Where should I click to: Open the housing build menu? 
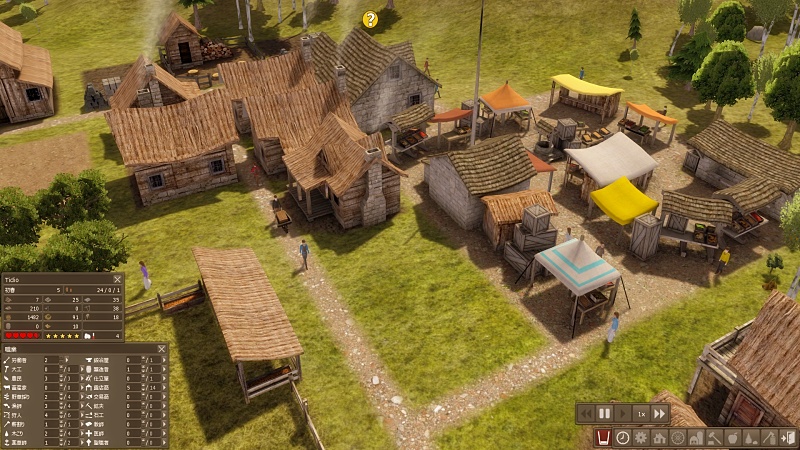point(659,438)
